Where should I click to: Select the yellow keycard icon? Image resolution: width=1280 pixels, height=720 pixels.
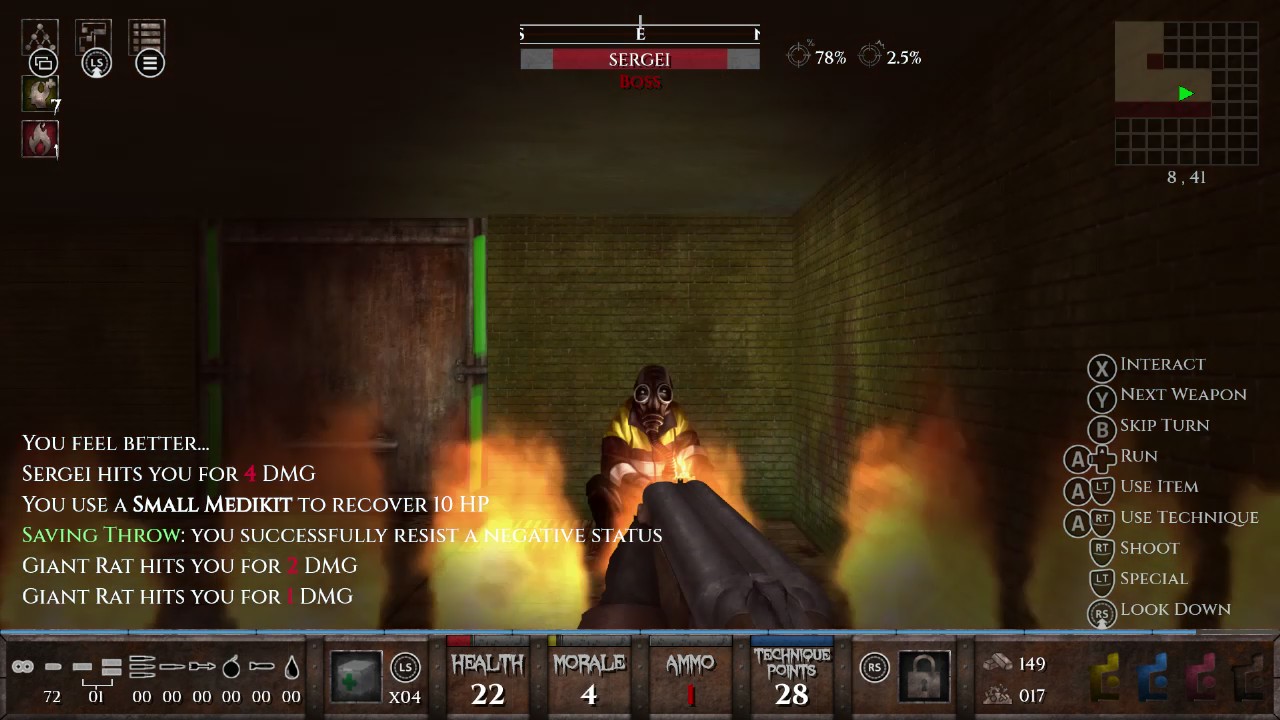coord(1105,677)
